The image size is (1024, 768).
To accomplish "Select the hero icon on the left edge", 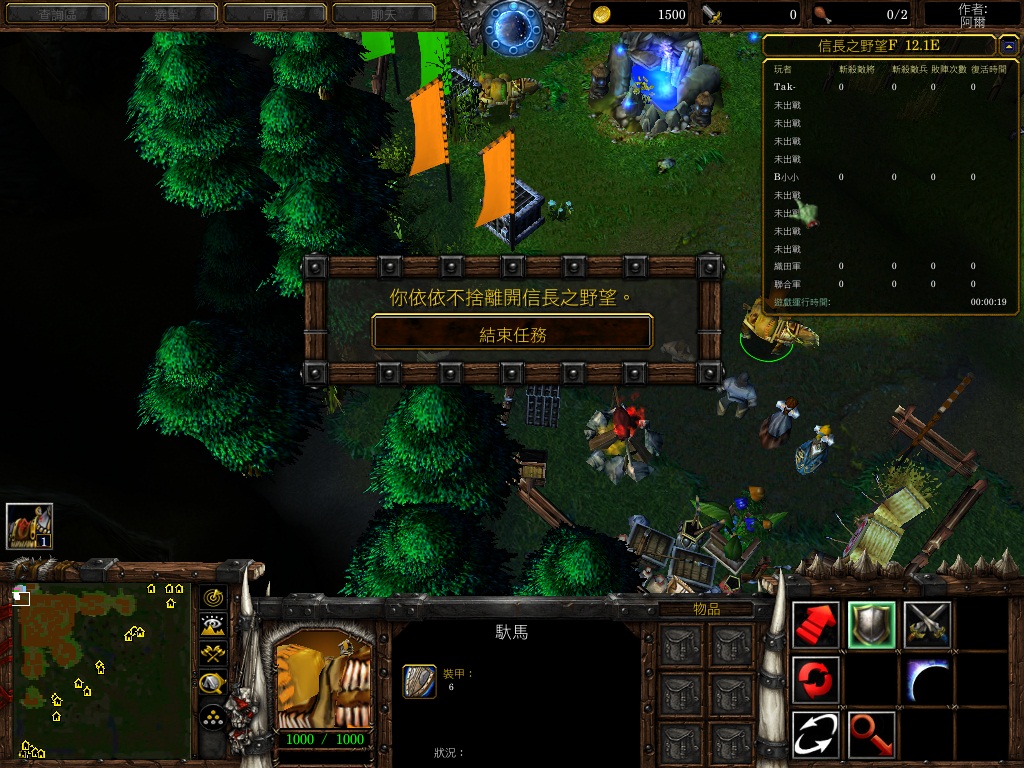I will (29, 525).
